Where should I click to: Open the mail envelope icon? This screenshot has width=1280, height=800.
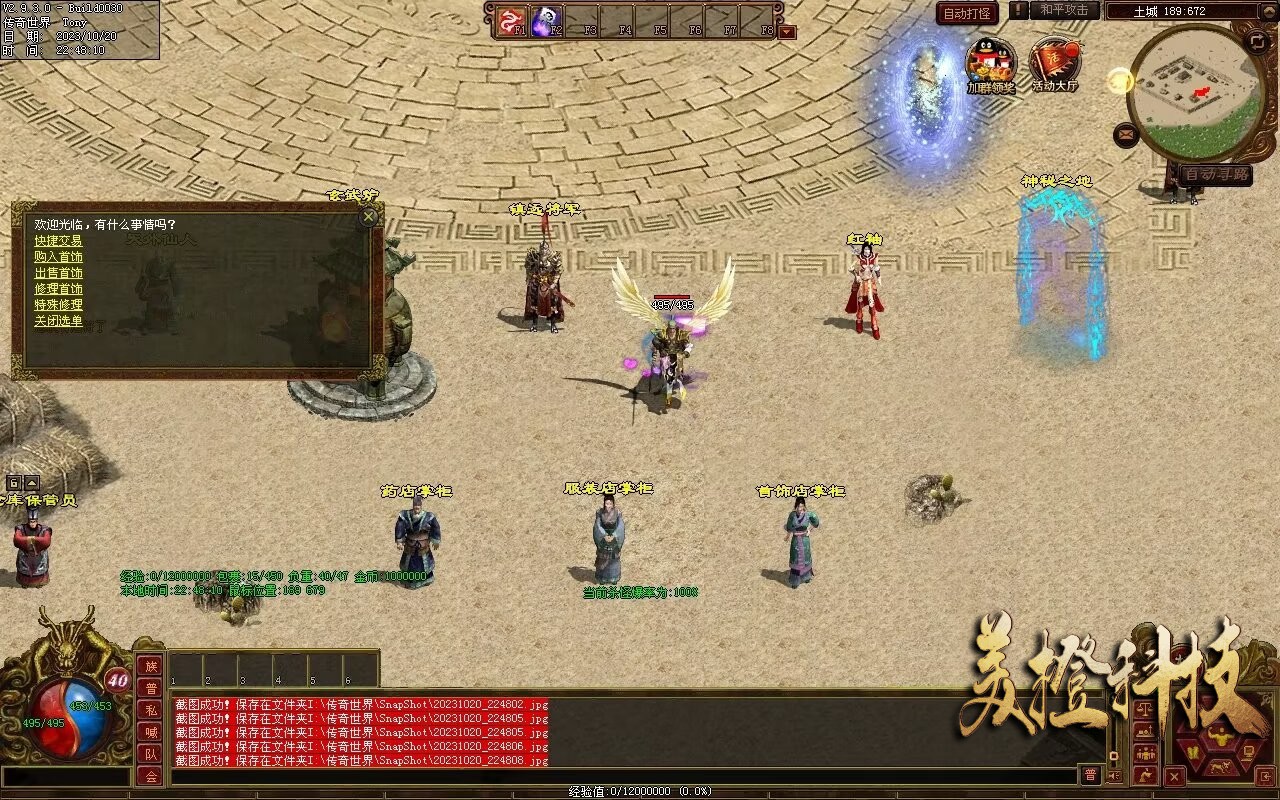(1126, 134)
